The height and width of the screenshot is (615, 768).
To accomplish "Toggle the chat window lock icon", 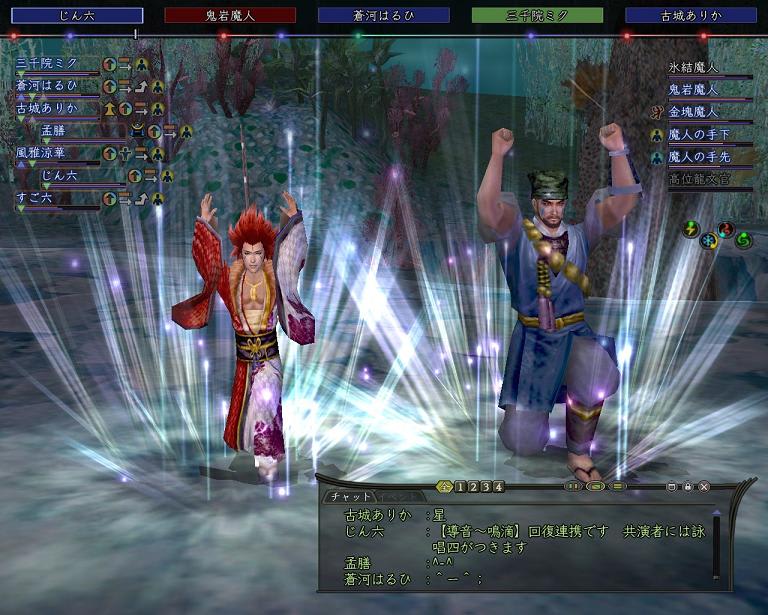I will [688, 487].
